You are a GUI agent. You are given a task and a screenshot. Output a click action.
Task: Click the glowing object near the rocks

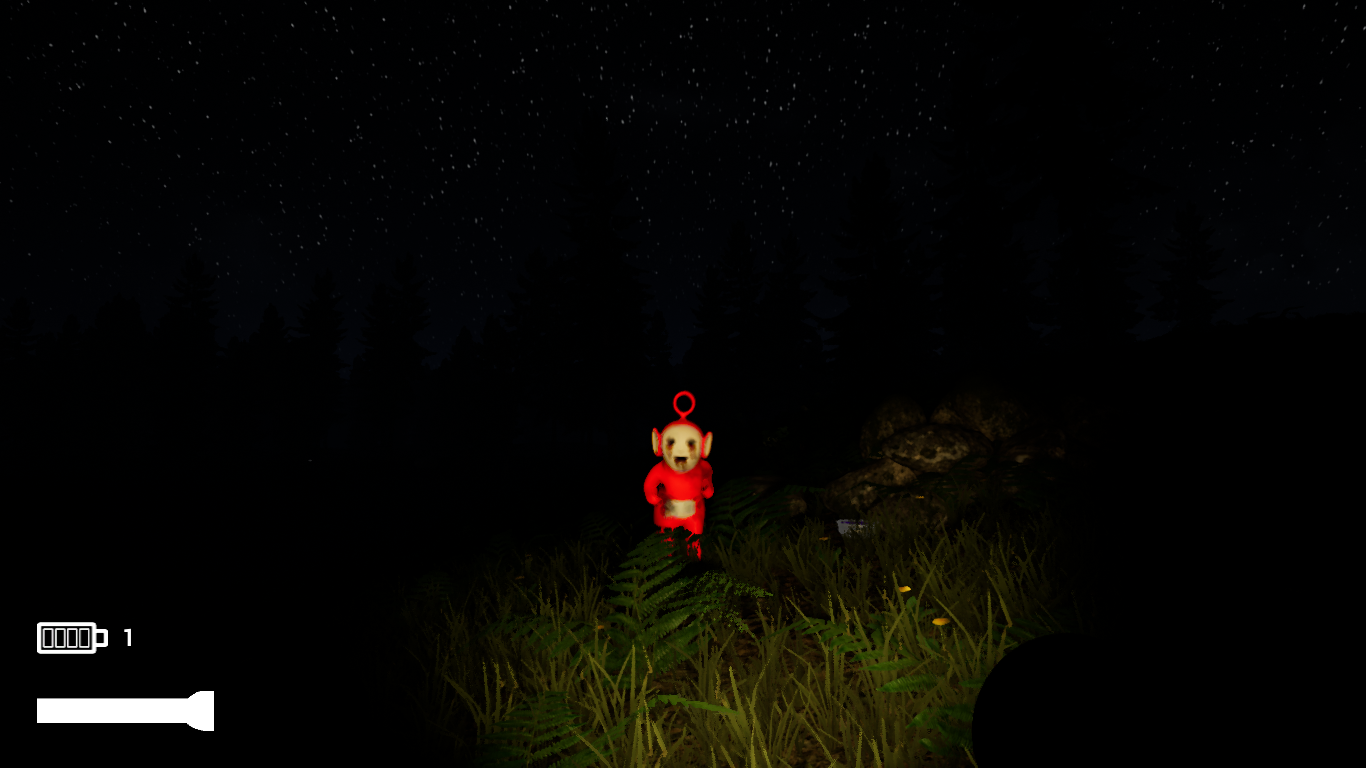[852, 524]
